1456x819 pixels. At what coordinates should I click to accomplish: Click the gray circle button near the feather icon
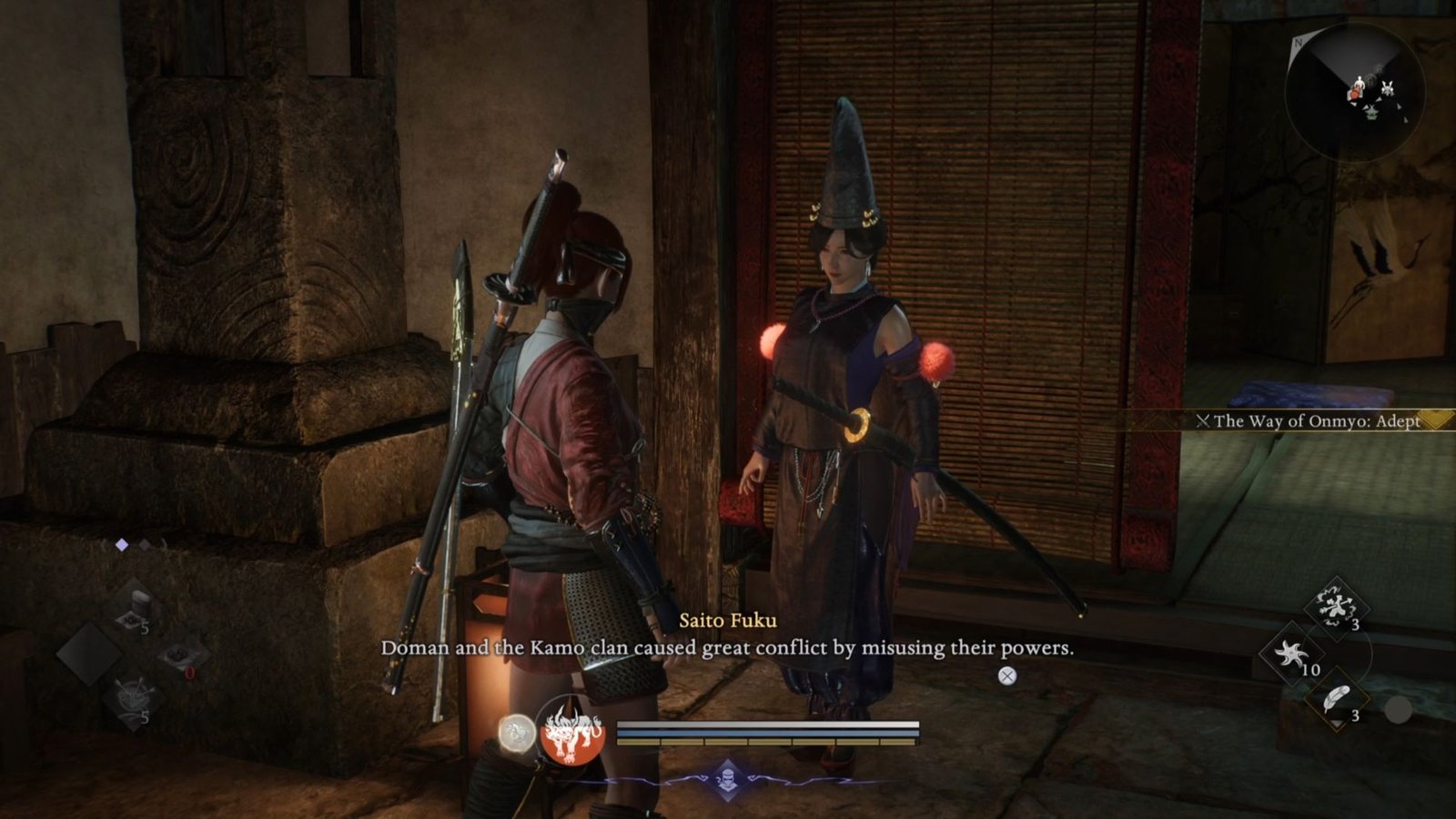(x=1398, y=708)
